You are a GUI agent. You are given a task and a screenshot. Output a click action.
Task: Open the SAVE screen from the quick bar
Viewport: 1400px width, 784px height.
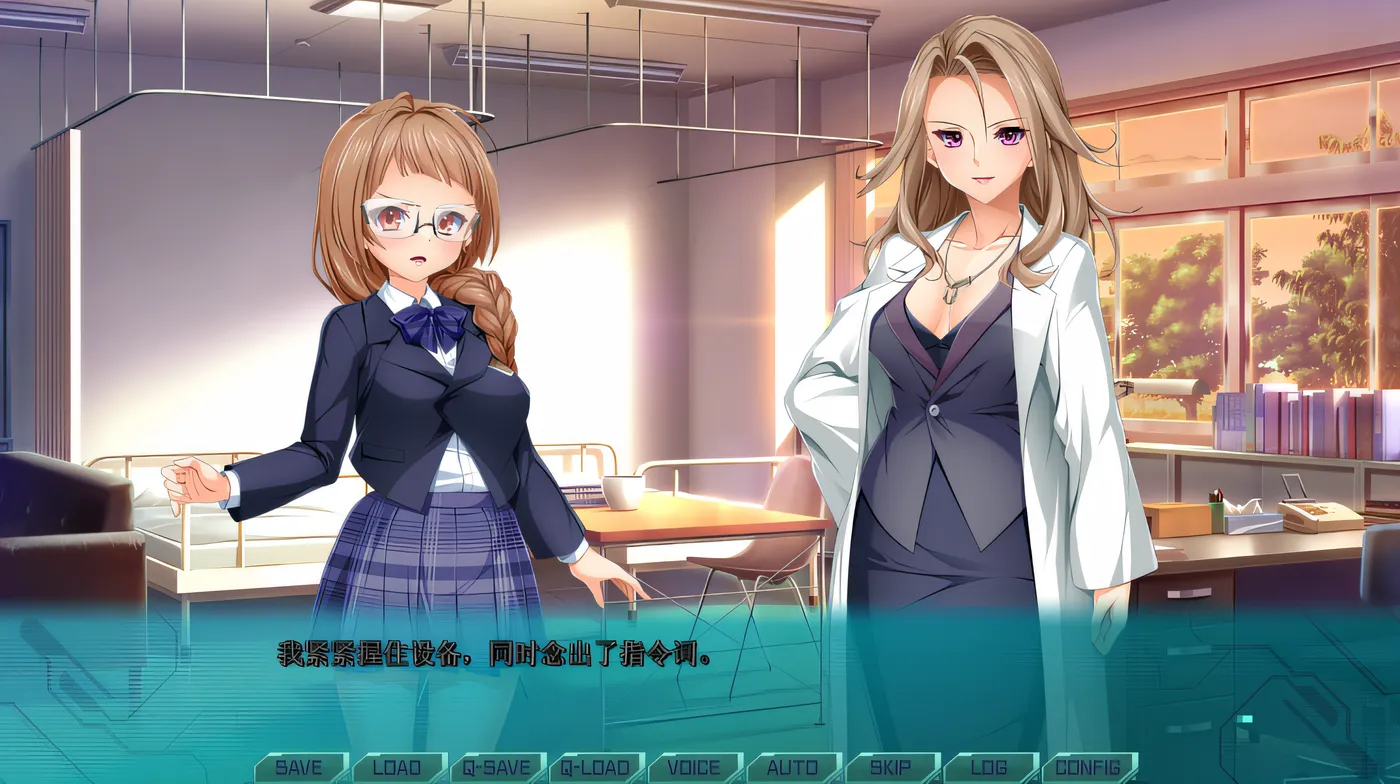(299, 768)
